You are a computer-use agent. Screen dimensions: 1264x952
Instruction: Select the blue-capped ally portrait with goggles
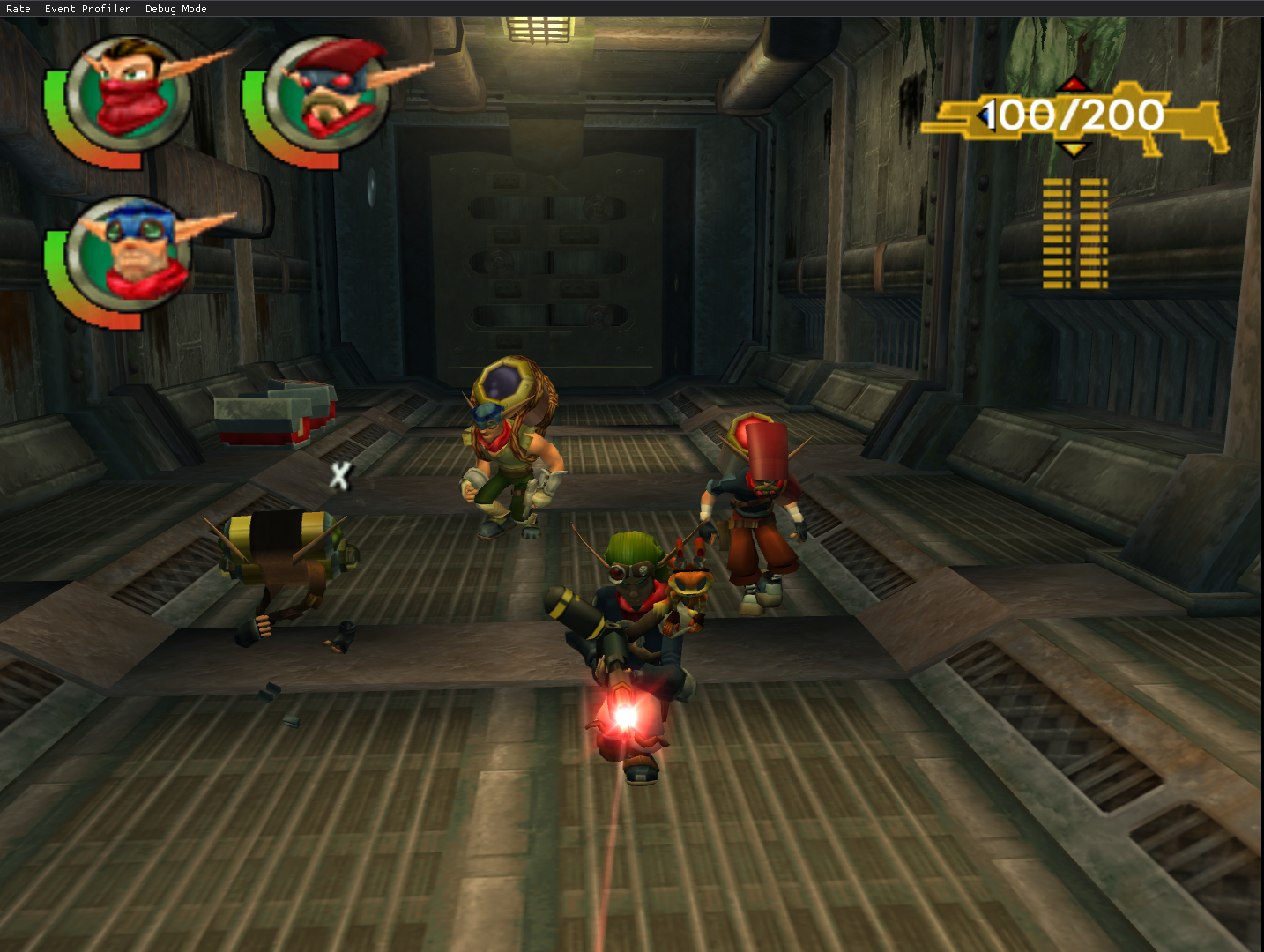click(x=130, y=254)
